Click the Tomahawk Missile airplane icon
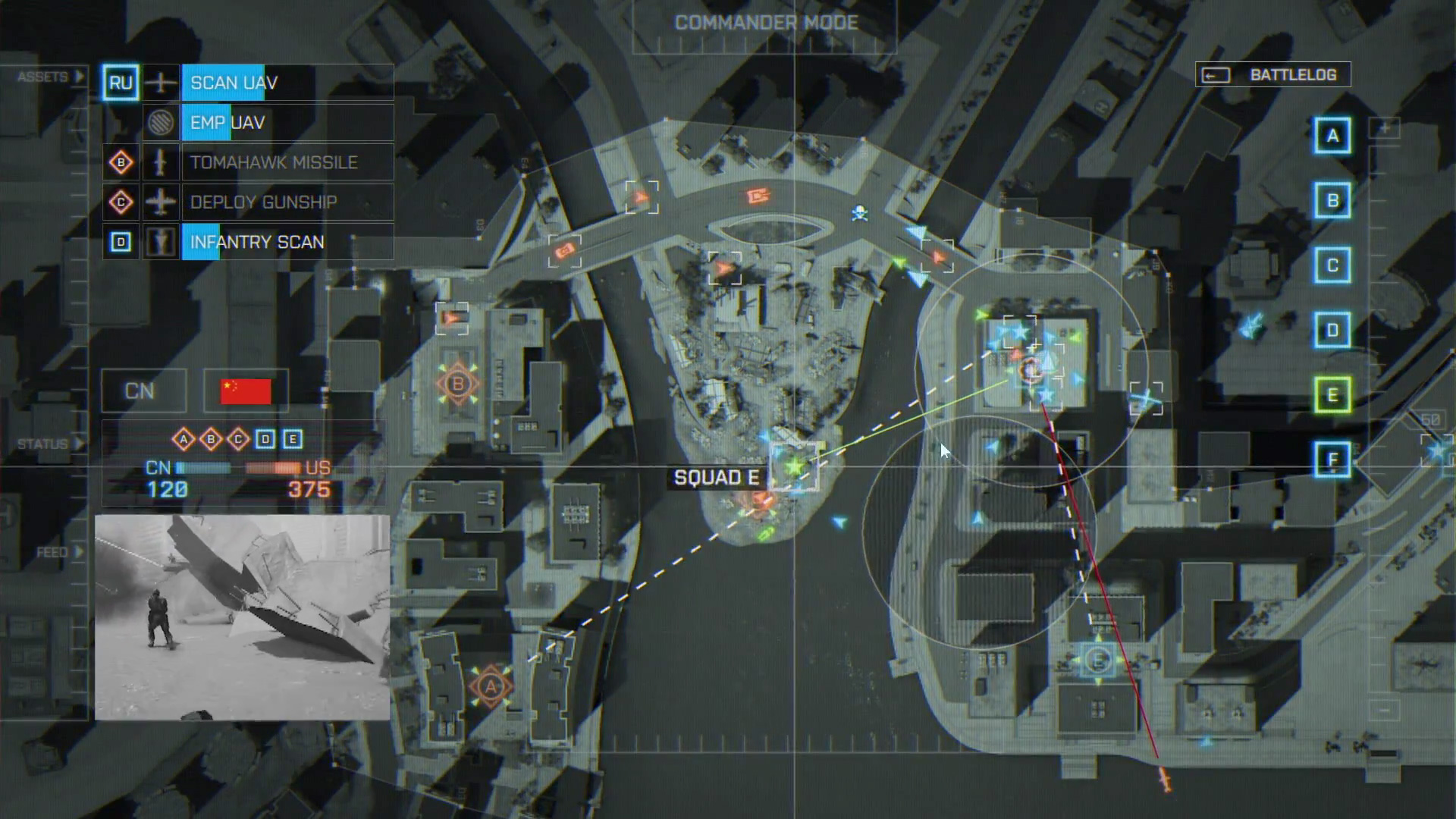Image resolution: width=1456 pixels, height=819 pixels. point(162,162)
